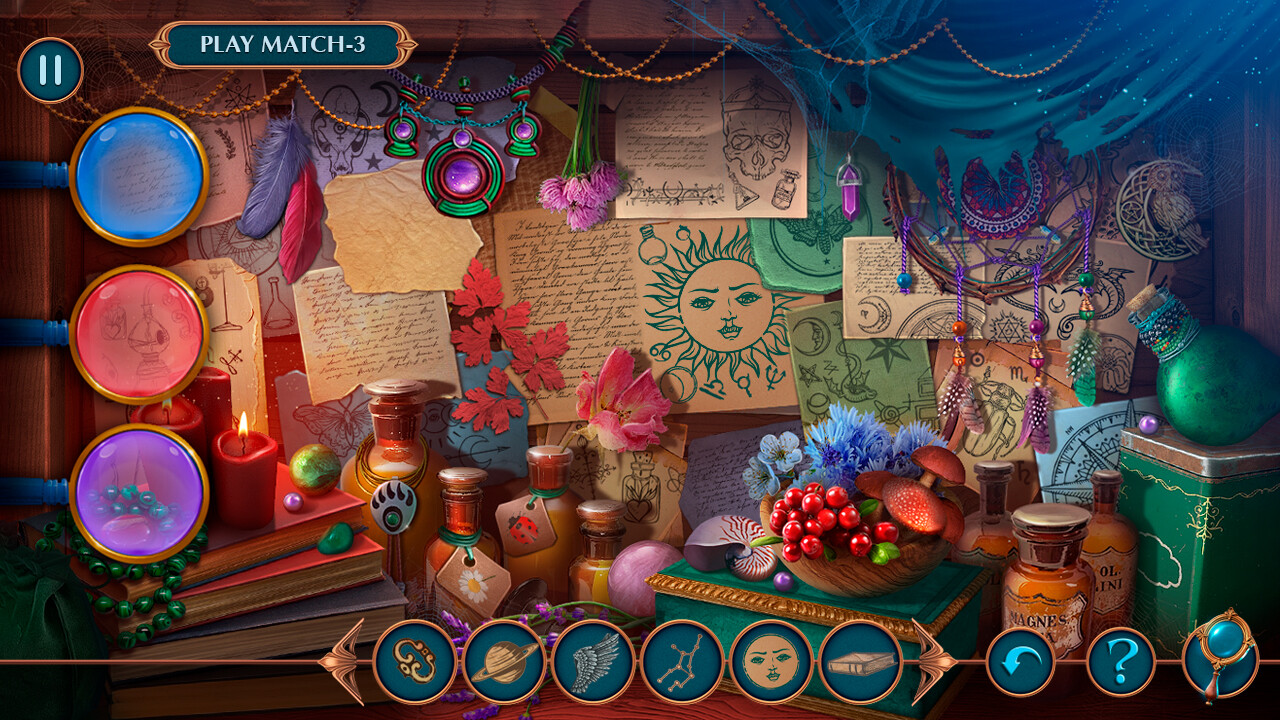Choose the swirl symbol item
The image size is (1280, 720).
coord(415,662)
